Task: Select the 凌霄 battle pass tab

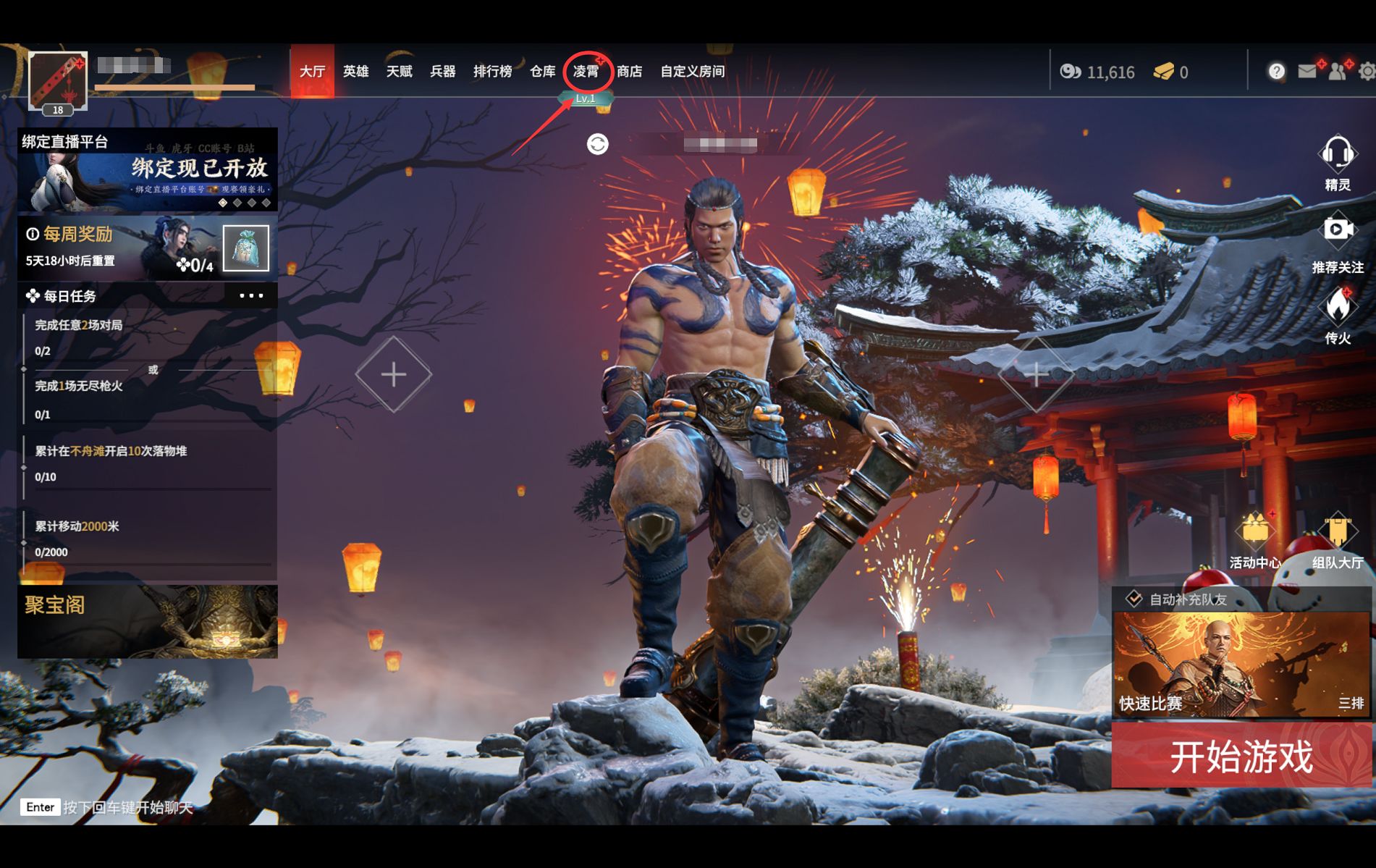Action: pyautogui.click(x=586, y=72)
